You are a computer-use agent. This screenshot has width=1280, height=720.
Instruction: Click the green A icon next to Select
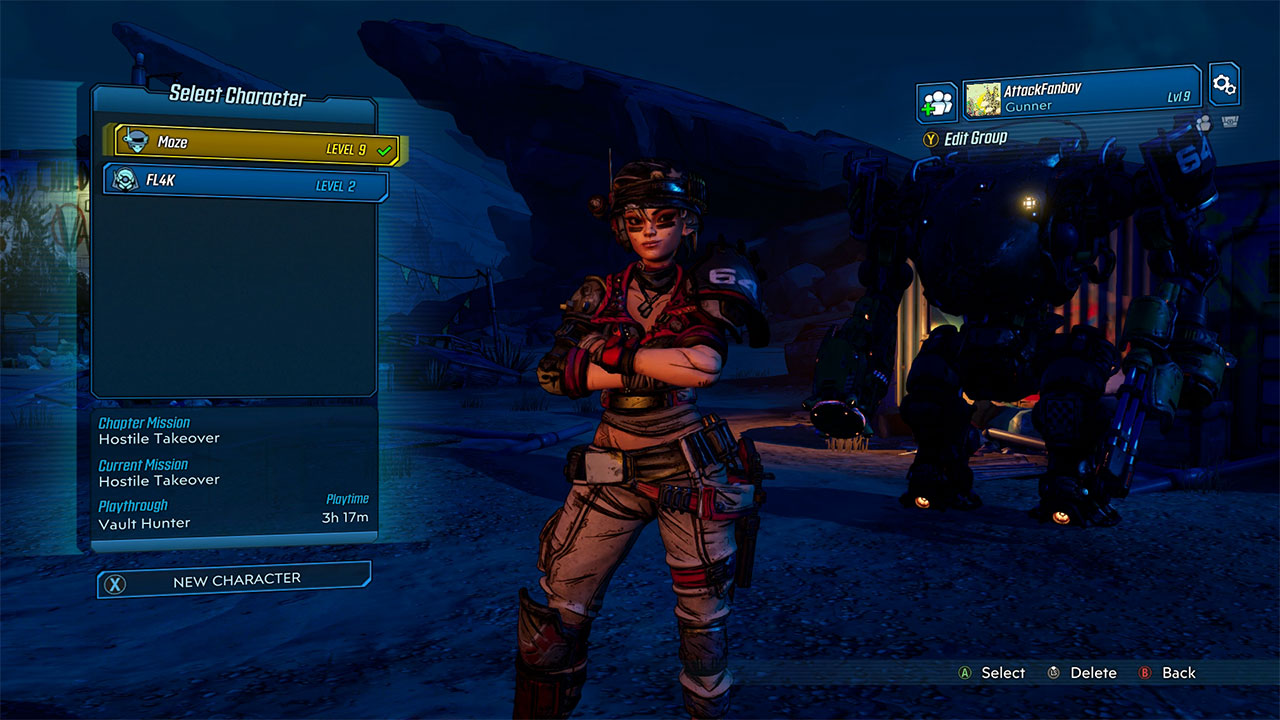click(x=963, y=673)
